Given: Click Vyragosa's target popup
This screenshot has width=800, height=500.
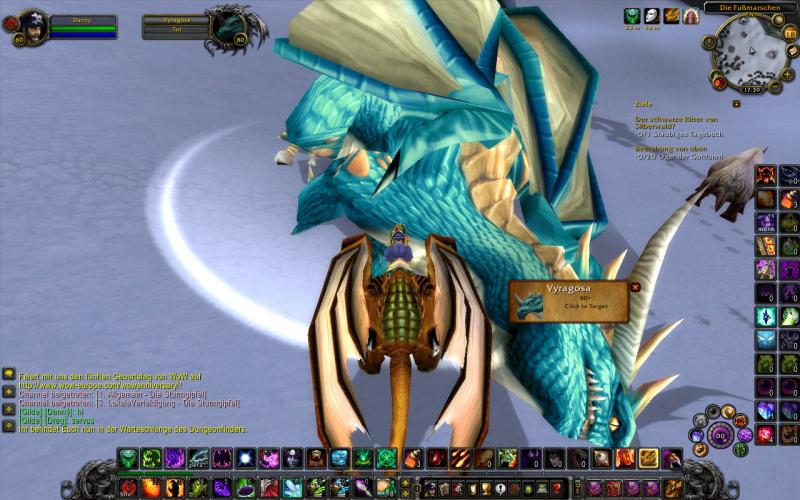Looking at the screenshot, I should point(568,302).
